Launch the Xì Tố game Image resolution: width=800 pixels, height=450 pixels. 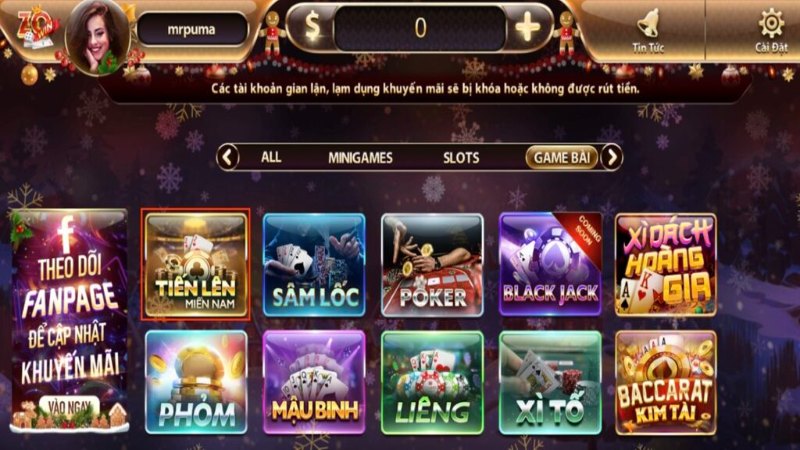pos(549,382)
